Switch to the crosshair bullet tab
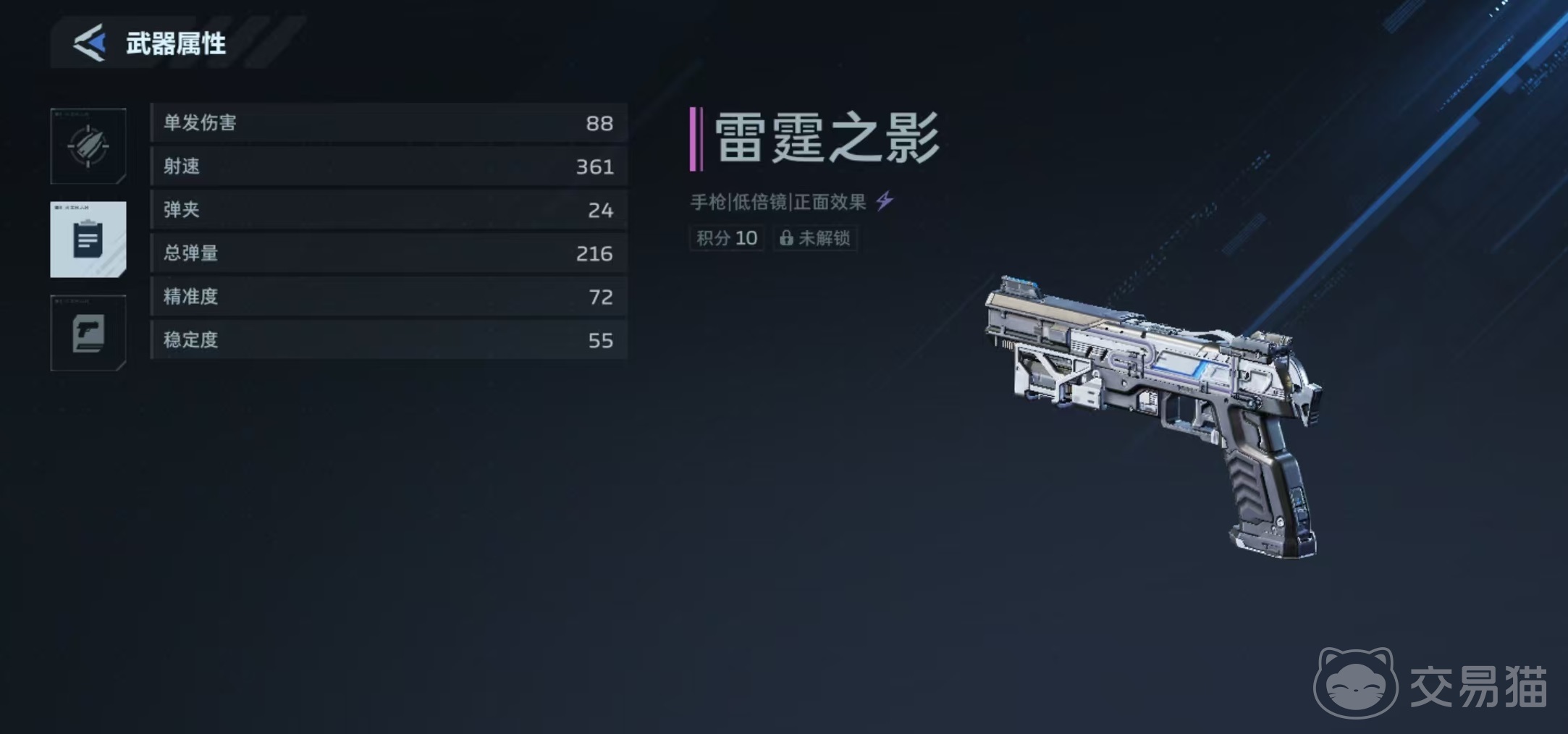 point(88,146)
